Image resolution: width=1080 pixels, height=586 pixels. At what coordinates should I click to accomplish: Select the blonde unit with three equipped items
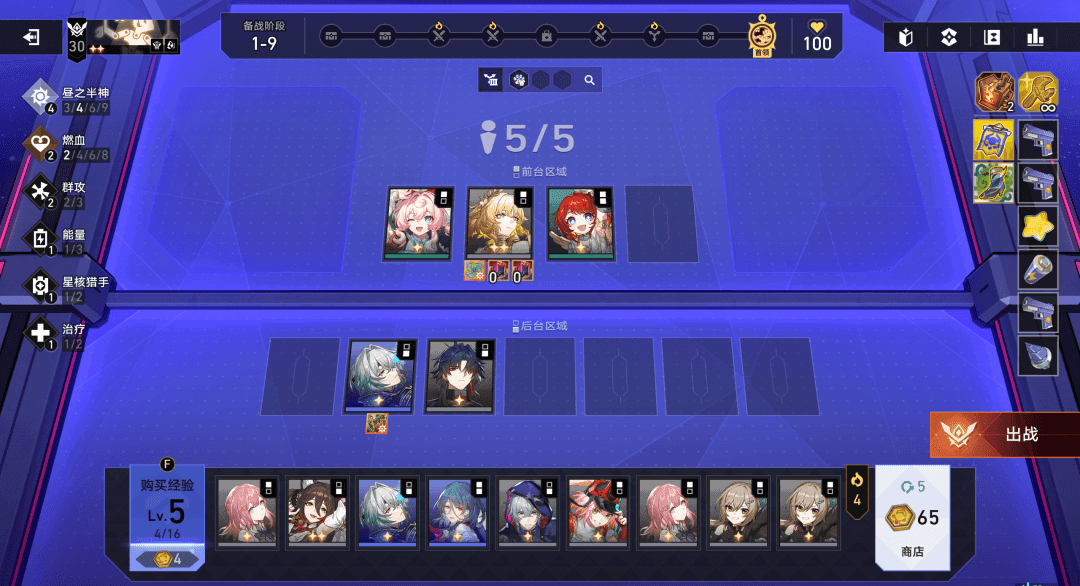pyautogui.click(x=499, y=224)
